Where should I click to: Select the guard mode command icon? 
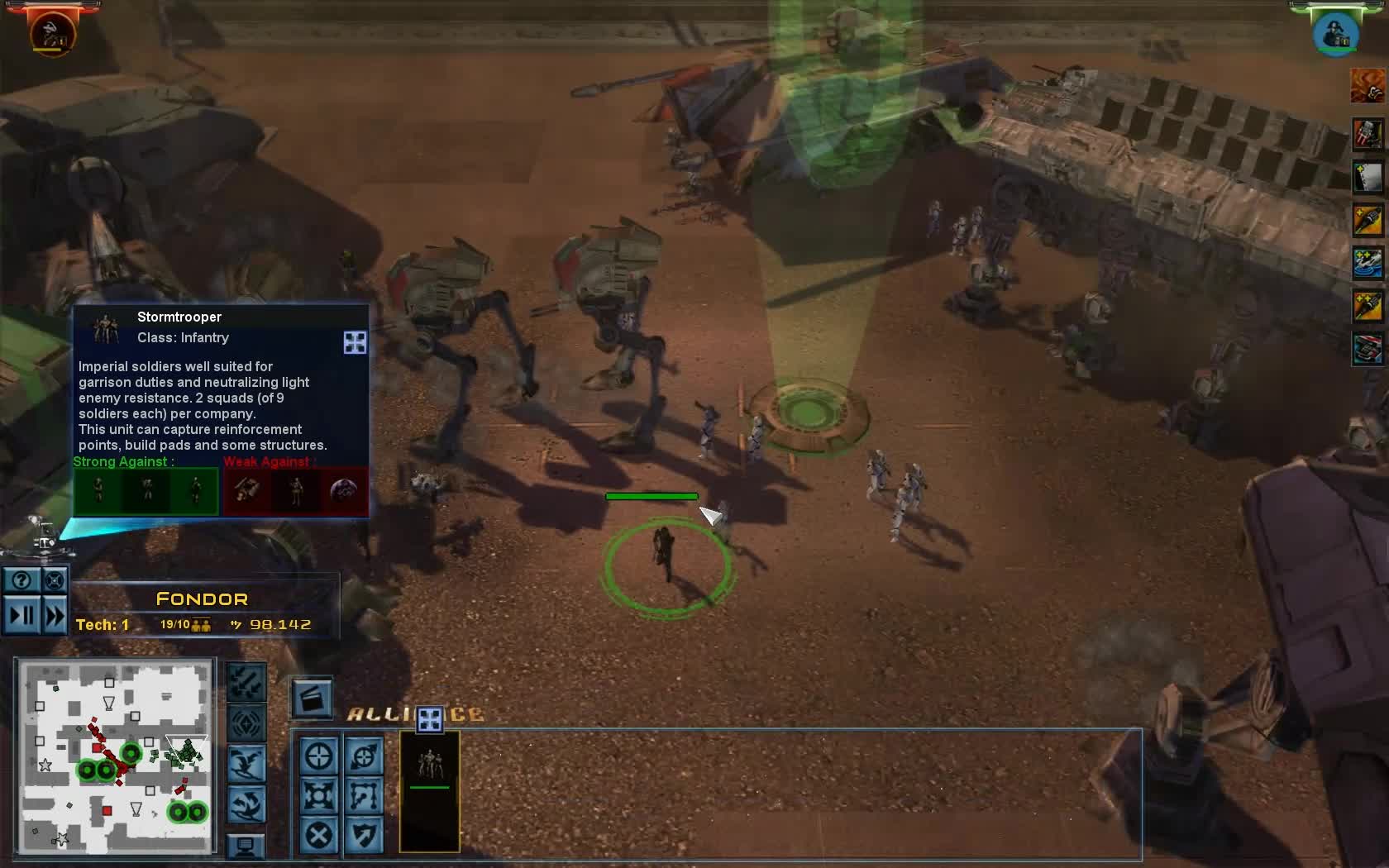pos(365,835)
